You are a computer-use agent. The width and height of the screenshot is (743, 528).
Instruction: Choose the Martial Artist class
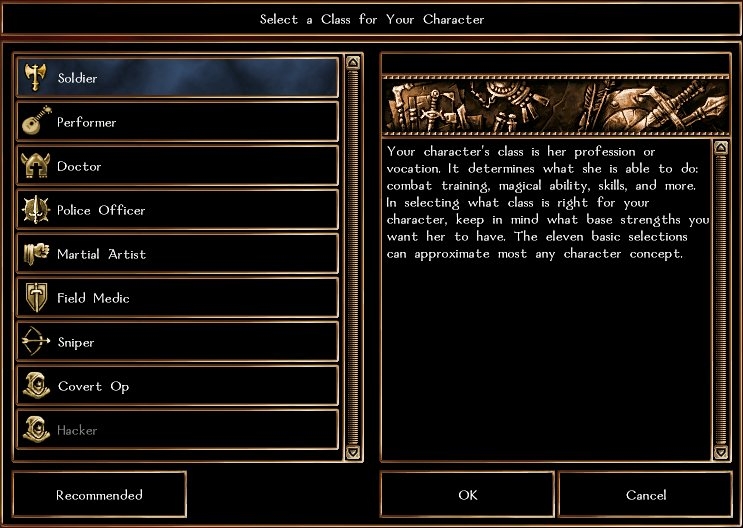[178, 254]
